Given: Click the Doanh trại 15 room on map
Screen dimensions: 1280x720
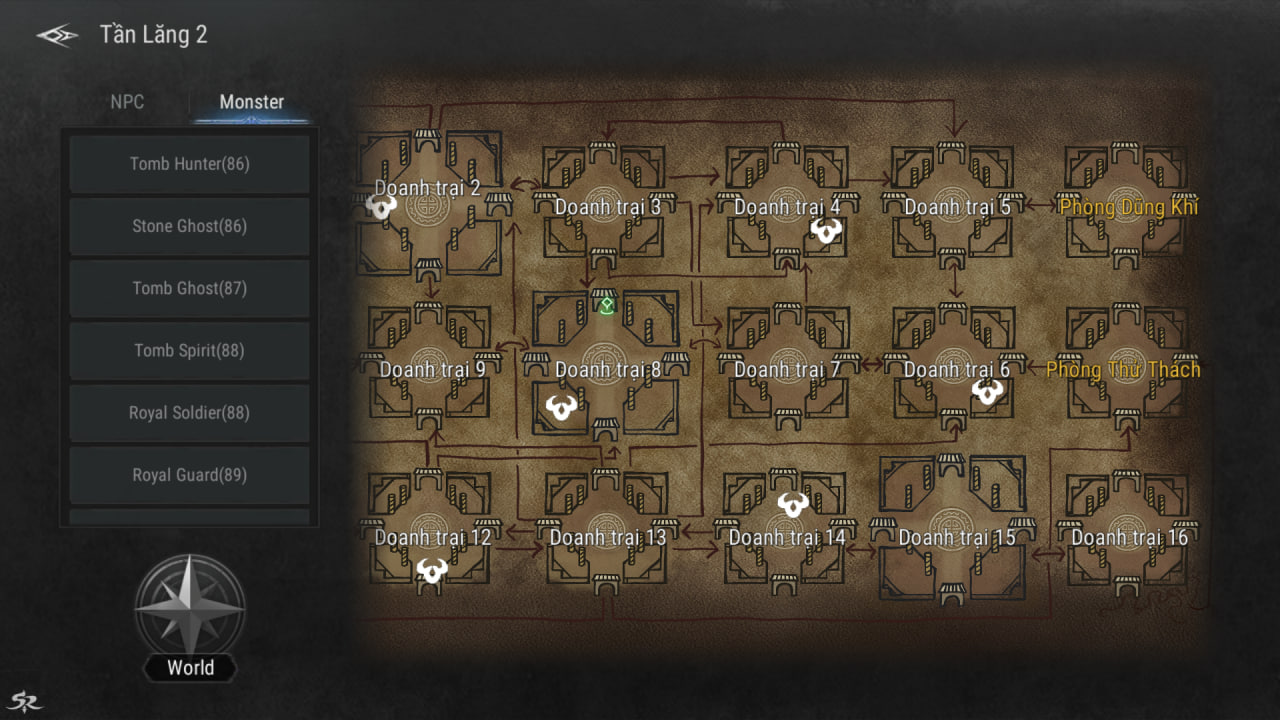Looking at the screenshot, I should [956, 537].
